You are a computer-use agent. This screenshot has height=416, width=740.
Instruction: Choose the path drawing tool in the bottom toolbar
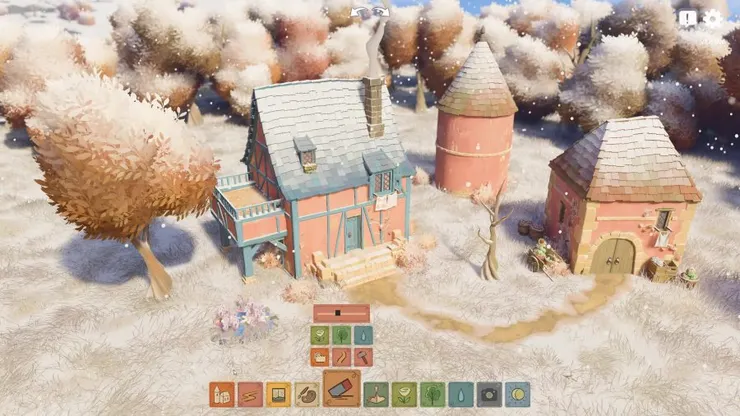click(x=250, y=394)
